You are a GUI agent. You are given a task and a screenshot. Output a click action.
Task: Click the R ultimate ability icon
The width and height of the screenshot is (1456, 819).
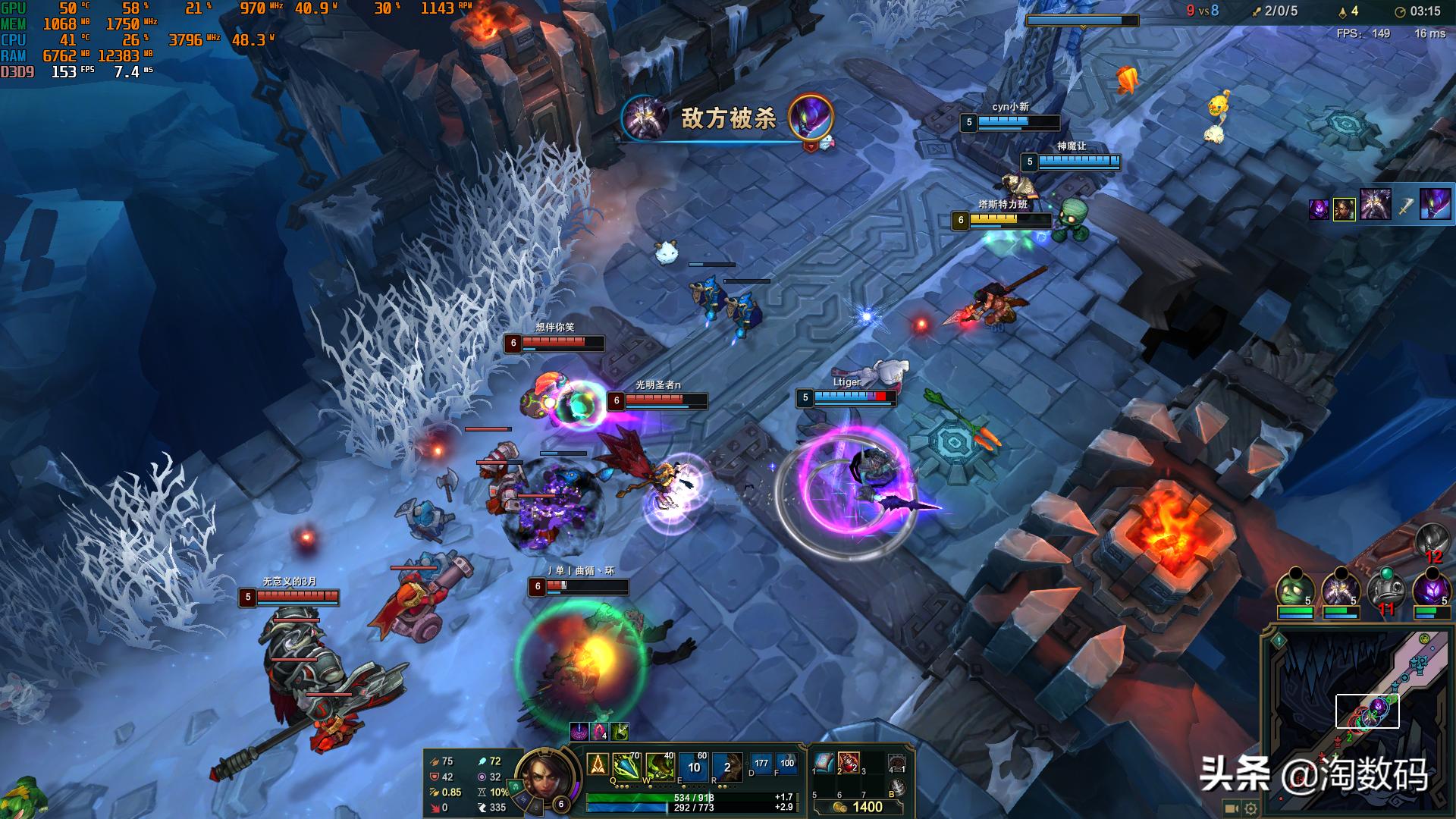(726, 767)
